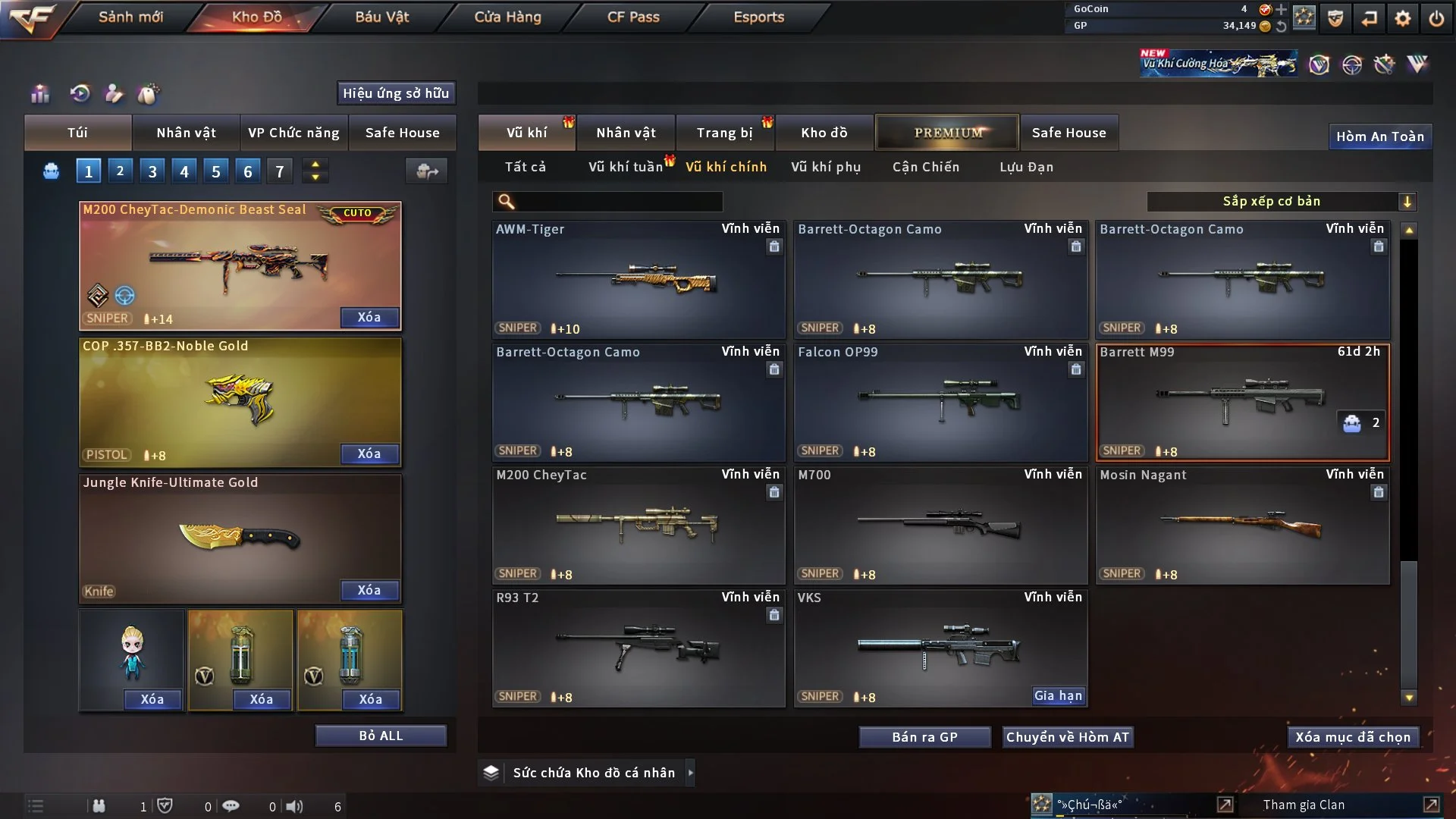Extend the VKS with Gia hạn
Viewport: 1456px width, 819px height.
(x=1058, y=695)
